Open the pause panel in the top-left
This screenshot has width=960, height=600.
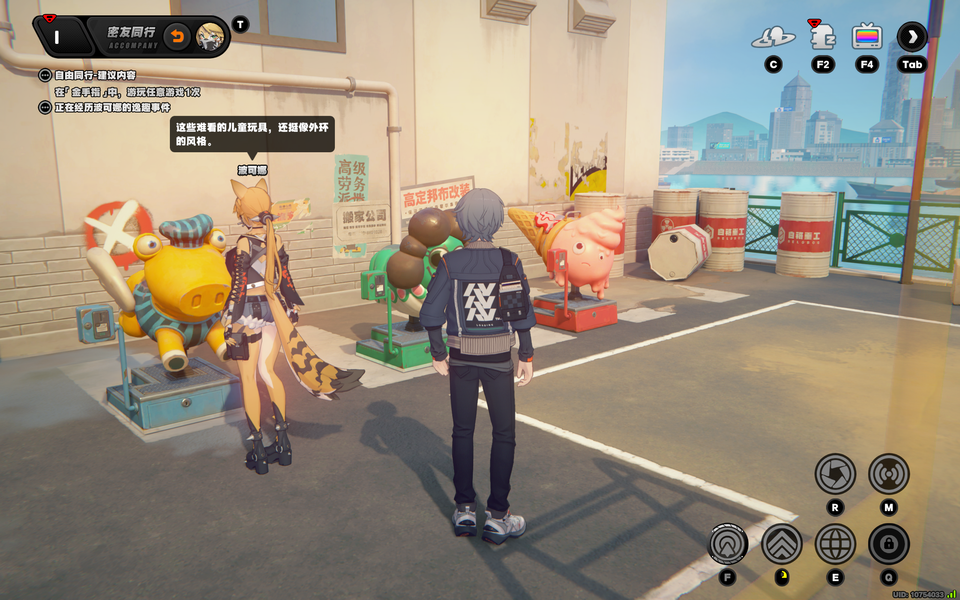click(x=57, y=38)
